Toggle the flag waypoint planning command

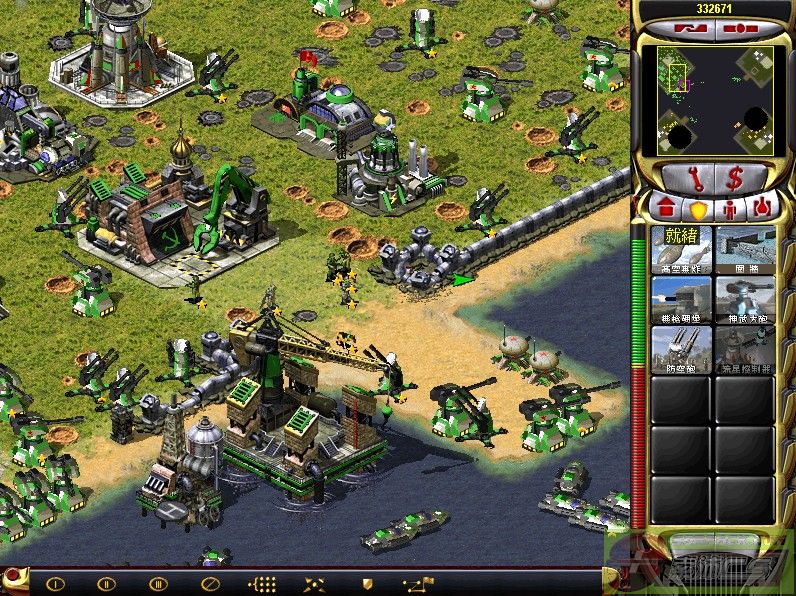417,583
